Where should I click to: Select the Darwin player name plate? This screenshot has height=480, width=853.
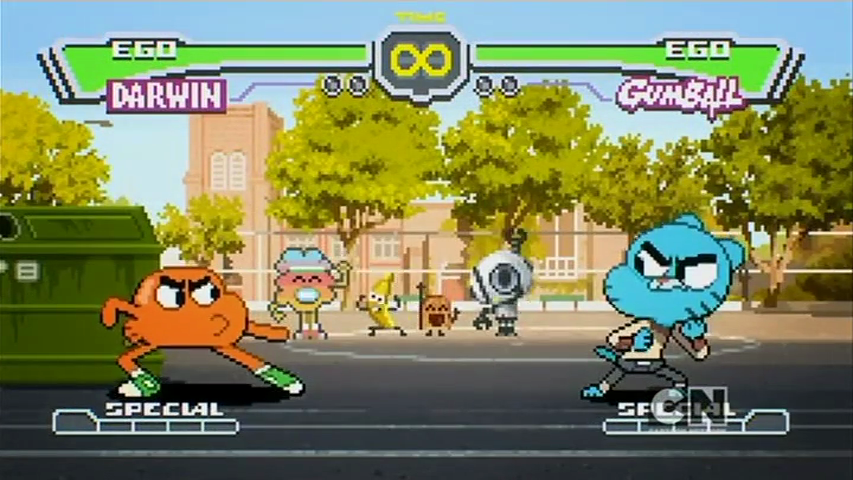[167, 96]
